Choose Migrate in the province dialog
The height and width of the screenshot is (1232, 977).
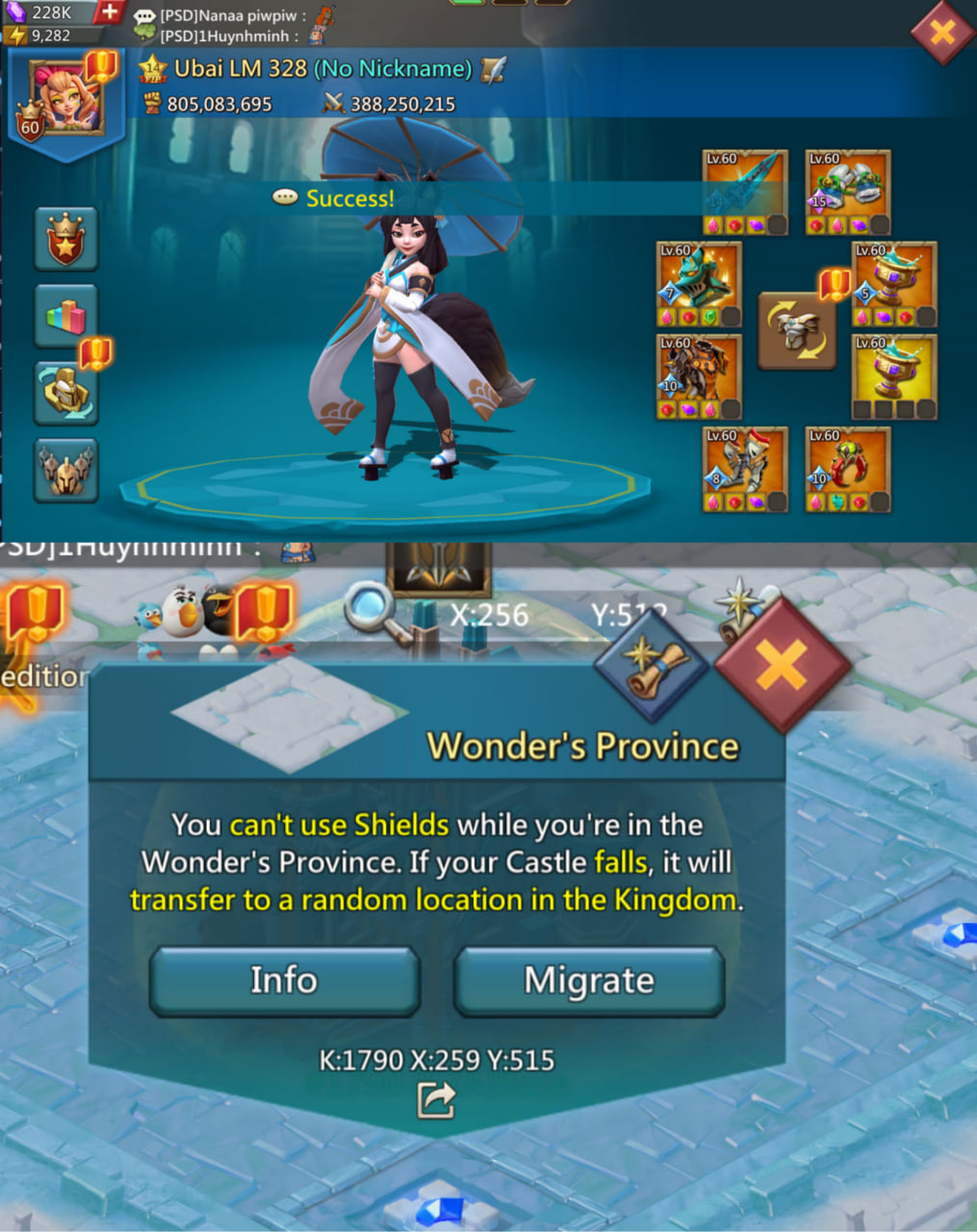[589, 981]
